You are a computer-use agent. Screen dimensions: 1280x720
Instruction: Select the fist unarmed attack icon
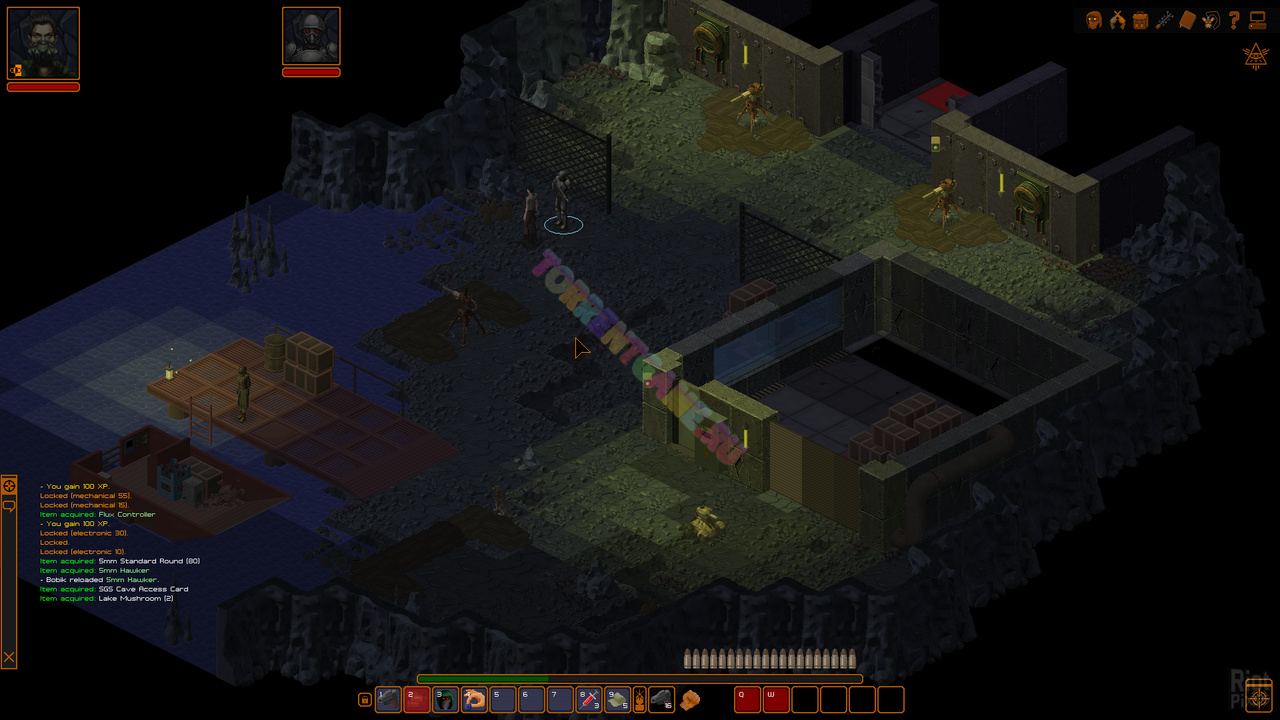click(x=690, y=700)
